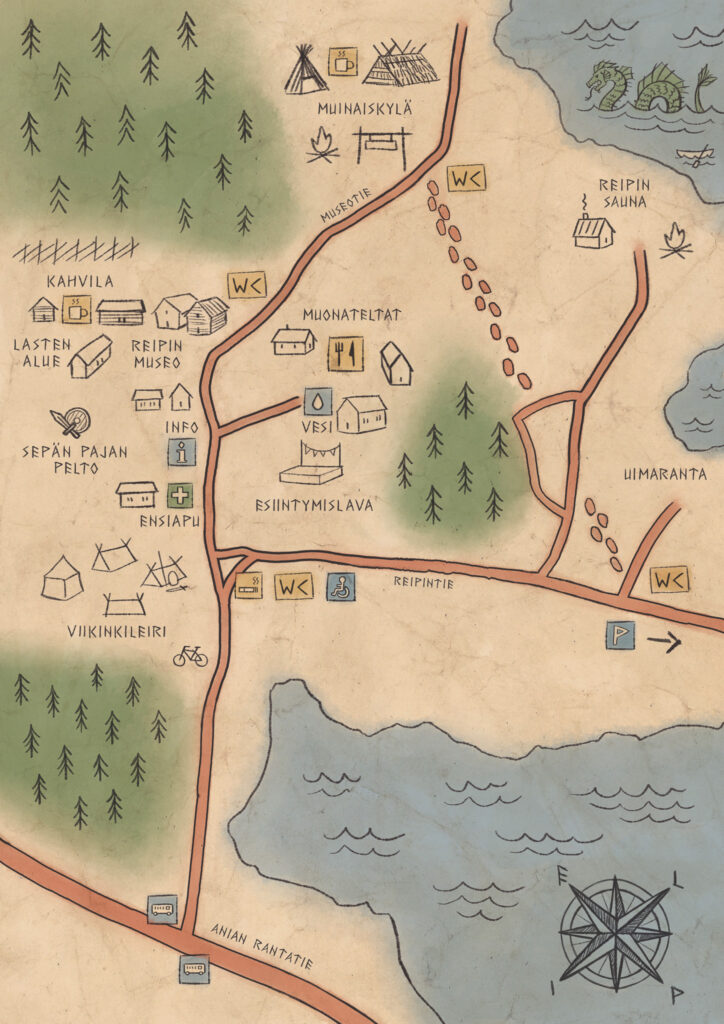Select the coffee cup marker at Muinaiskylä

click(x=344, y=61)
